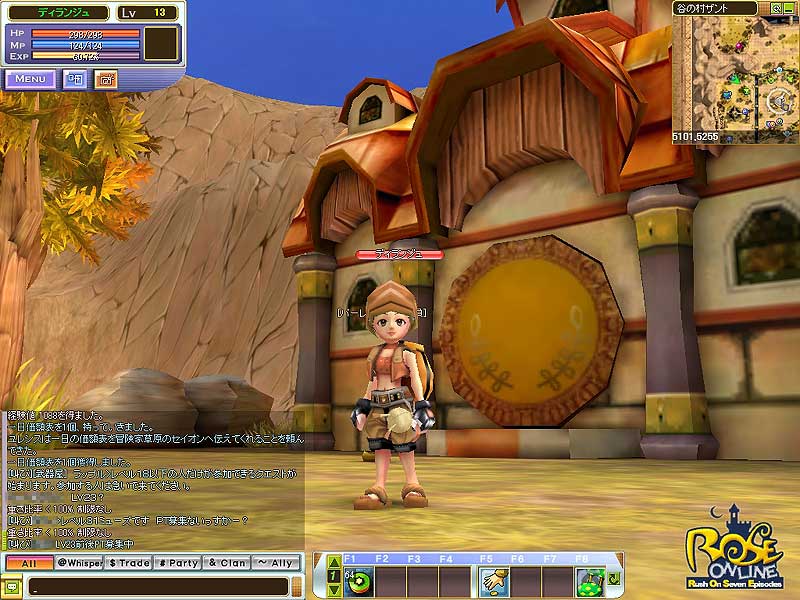This screenshot has width=800, height=600.
Task: Open the MENU button
Action: (30, 79)
